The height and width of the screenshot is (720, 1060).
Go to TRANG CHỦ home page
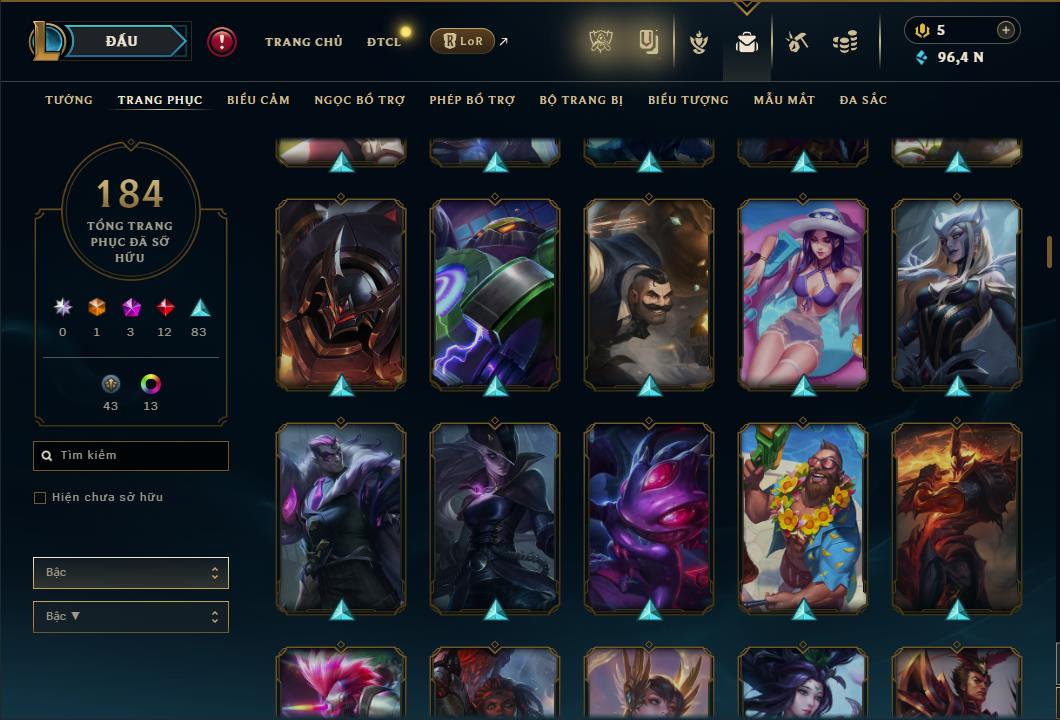click(303, 42)
